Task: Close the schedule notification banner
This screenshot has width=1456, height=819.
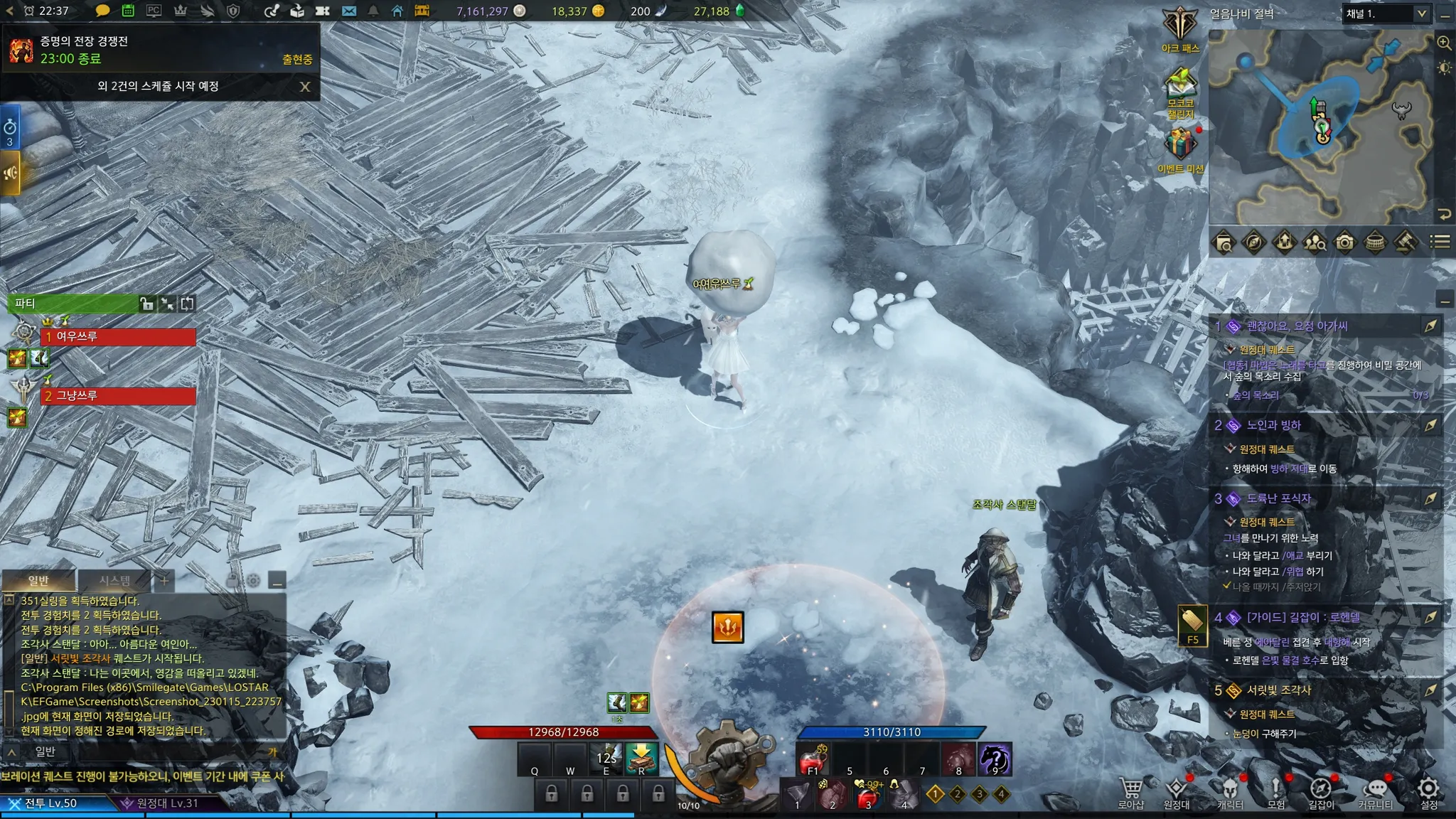Action: pyautogui.click(x=305, y=87)
